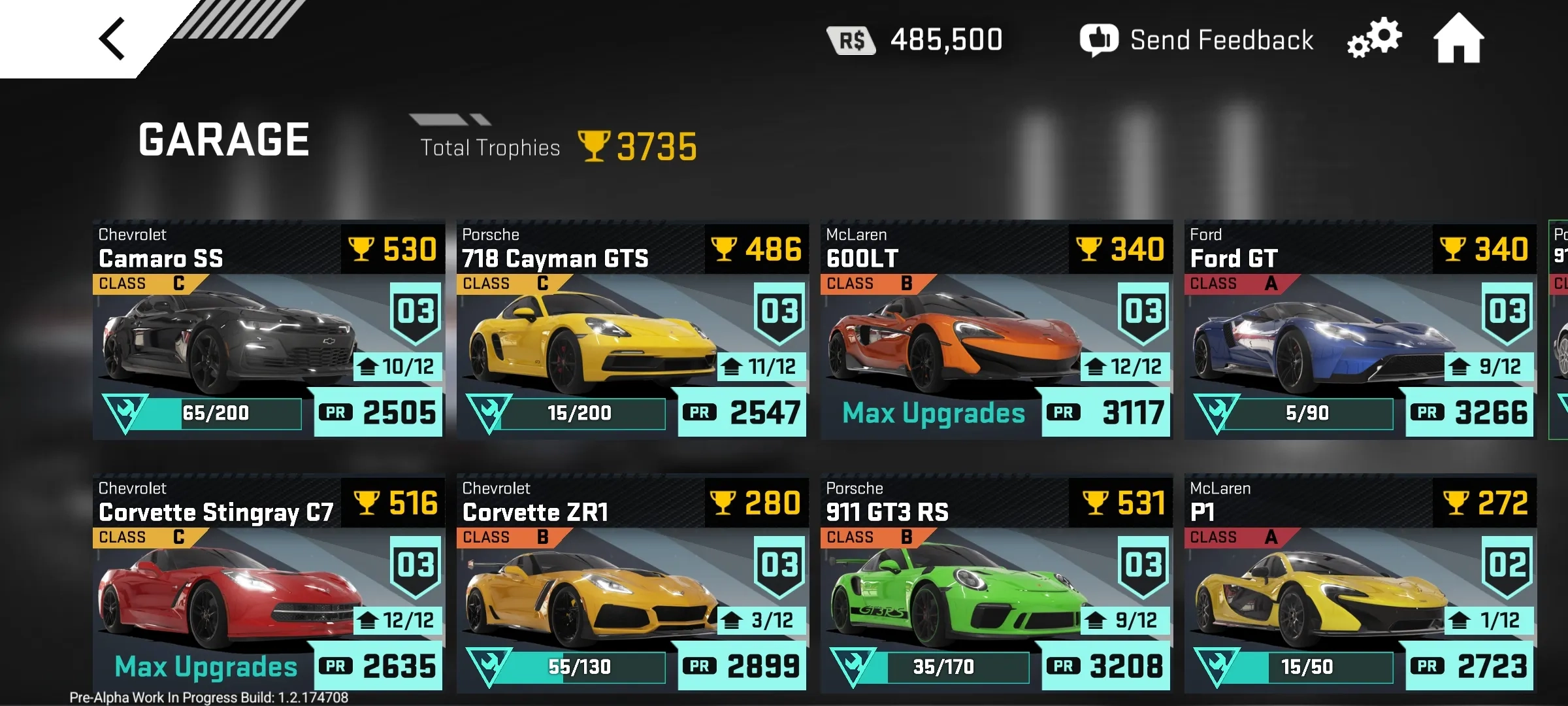Screen dimensions: 1568x706
Task: Go back using the arrow button
Action: tap(112, 39)
